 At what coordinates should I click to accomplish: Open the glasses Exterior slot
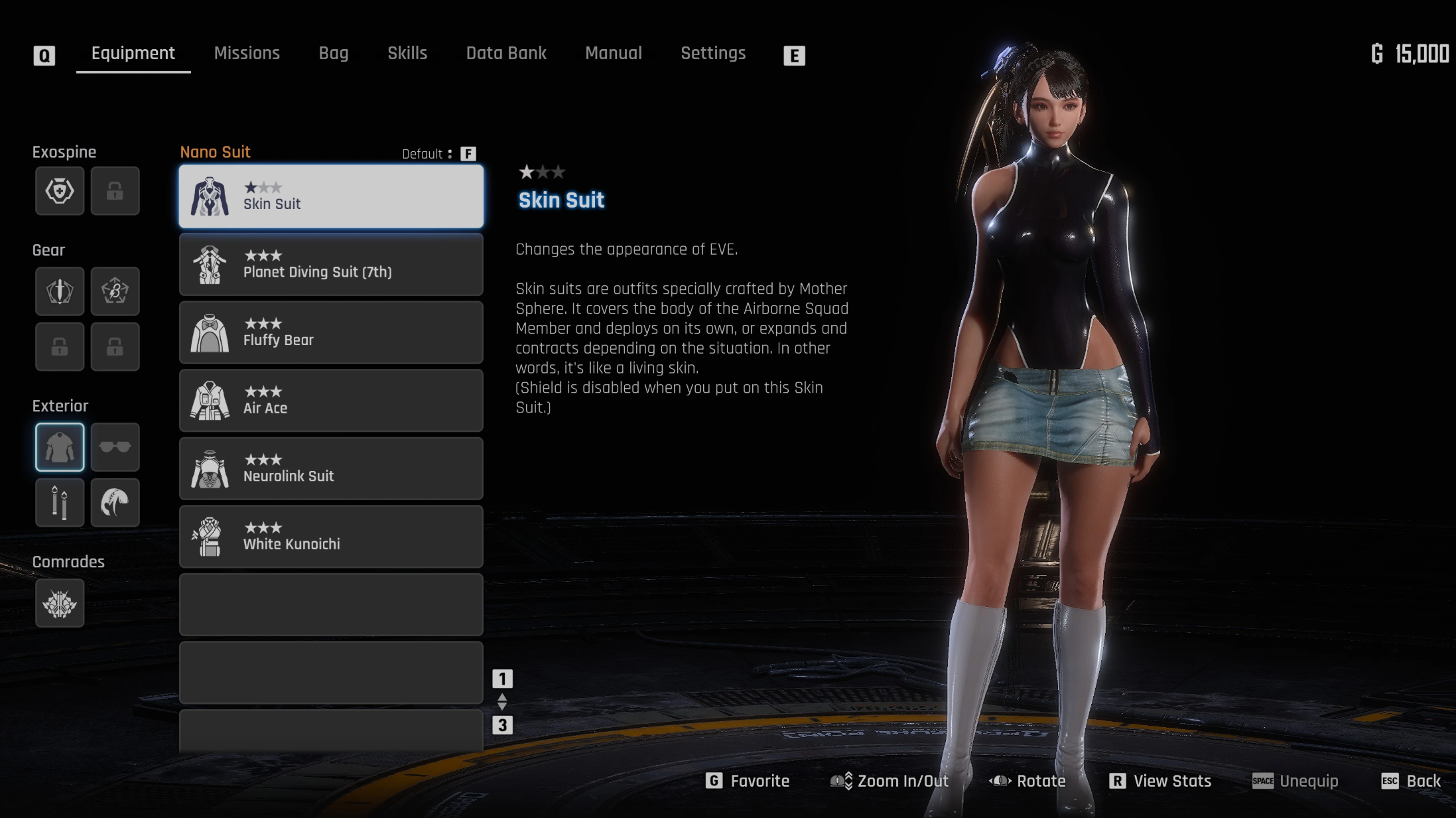tap(115, 447)
